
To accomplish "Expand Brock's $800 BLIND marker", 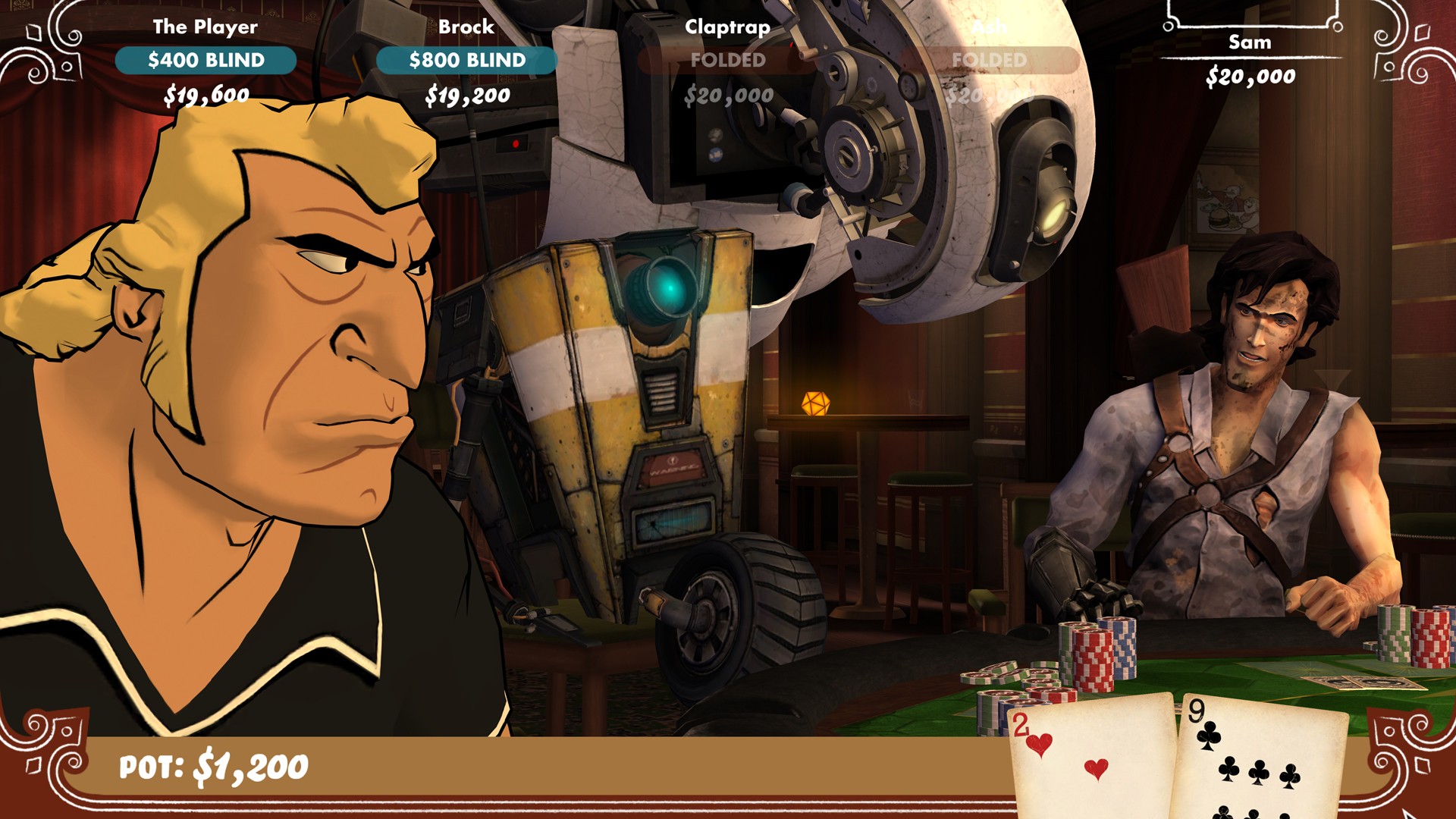I will click(x=468, y=61).
